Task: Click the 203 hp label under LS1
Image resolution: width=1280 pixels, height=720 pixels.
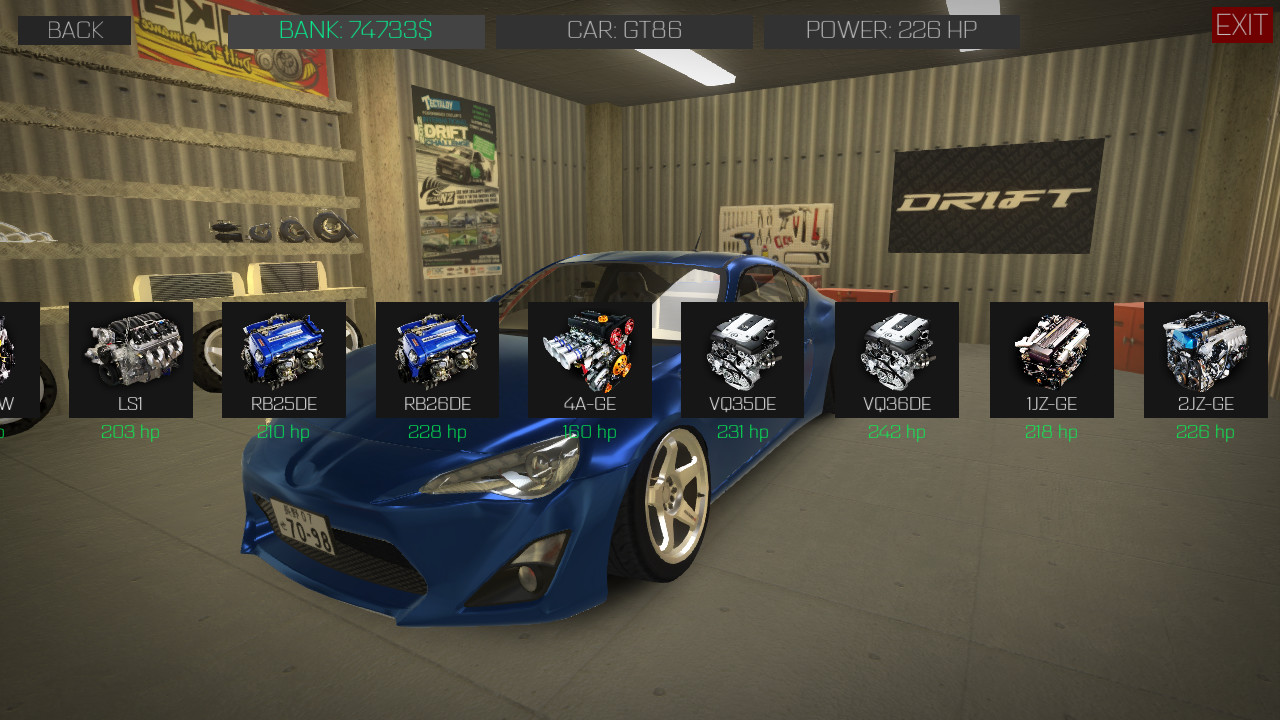Action: click(129, 432)
